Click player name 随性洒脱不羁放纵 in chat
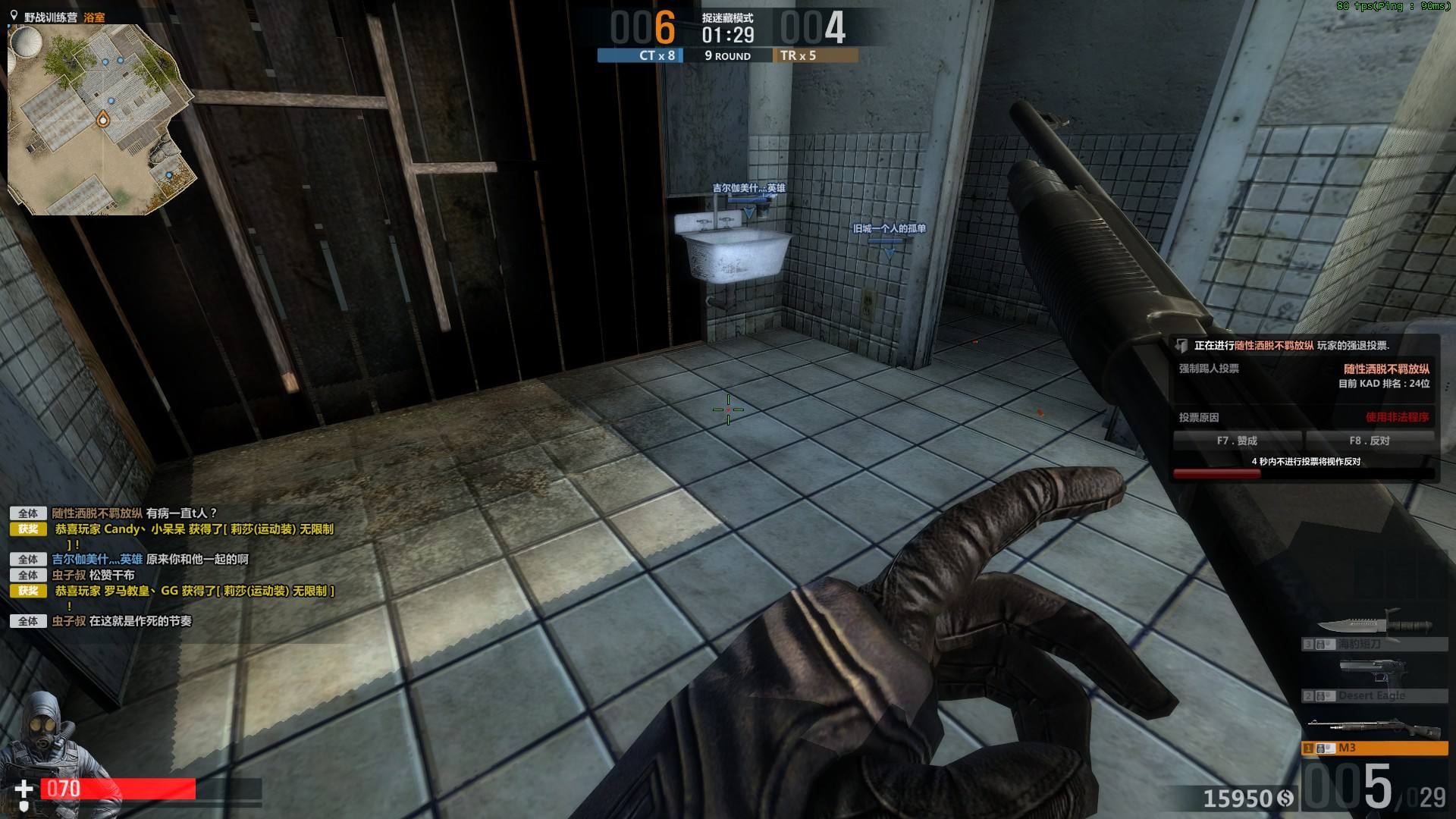 pyautogui.click(x=97, y=513)
